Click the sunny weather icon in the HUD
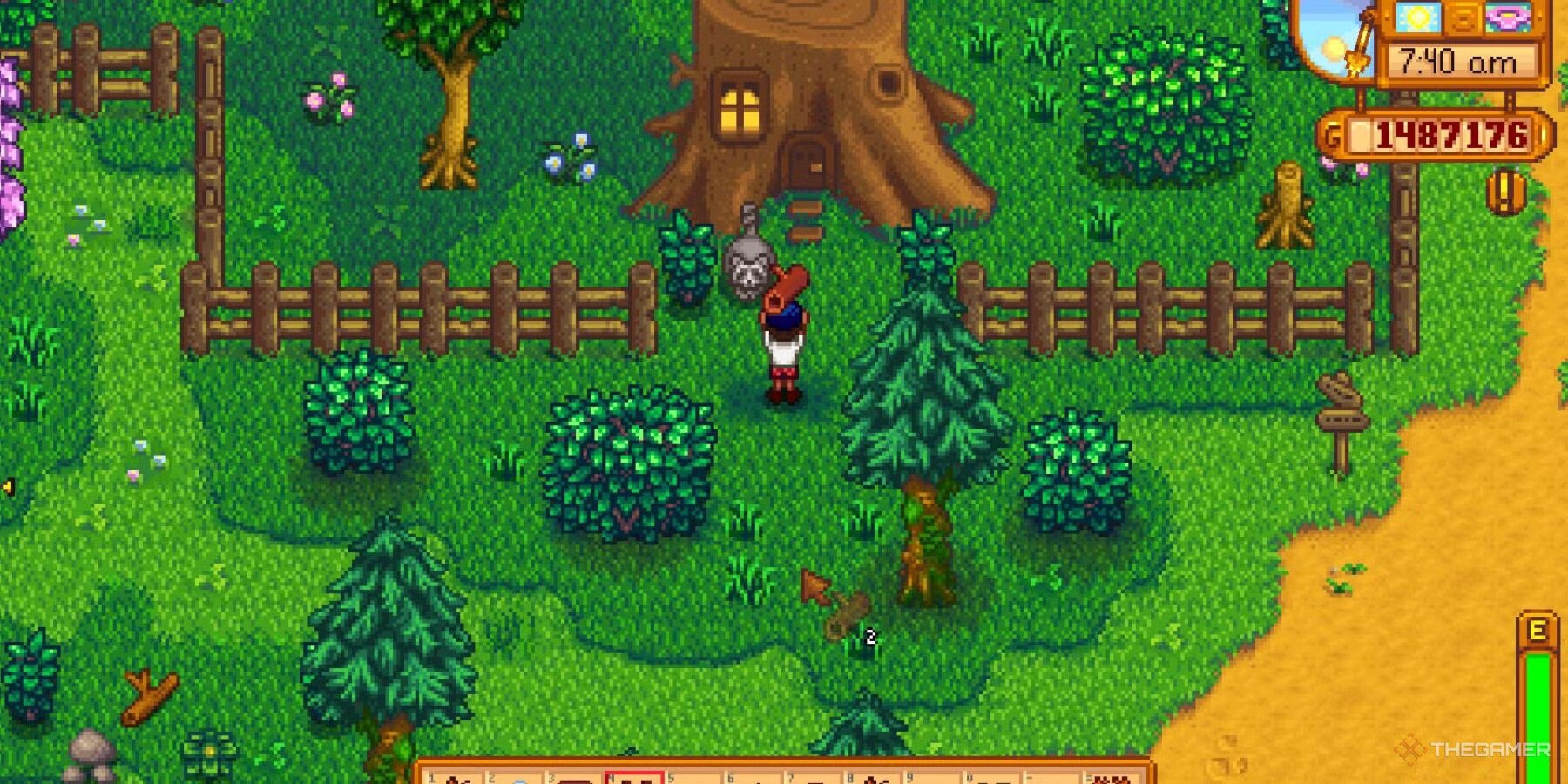 tap(1416, 17)
